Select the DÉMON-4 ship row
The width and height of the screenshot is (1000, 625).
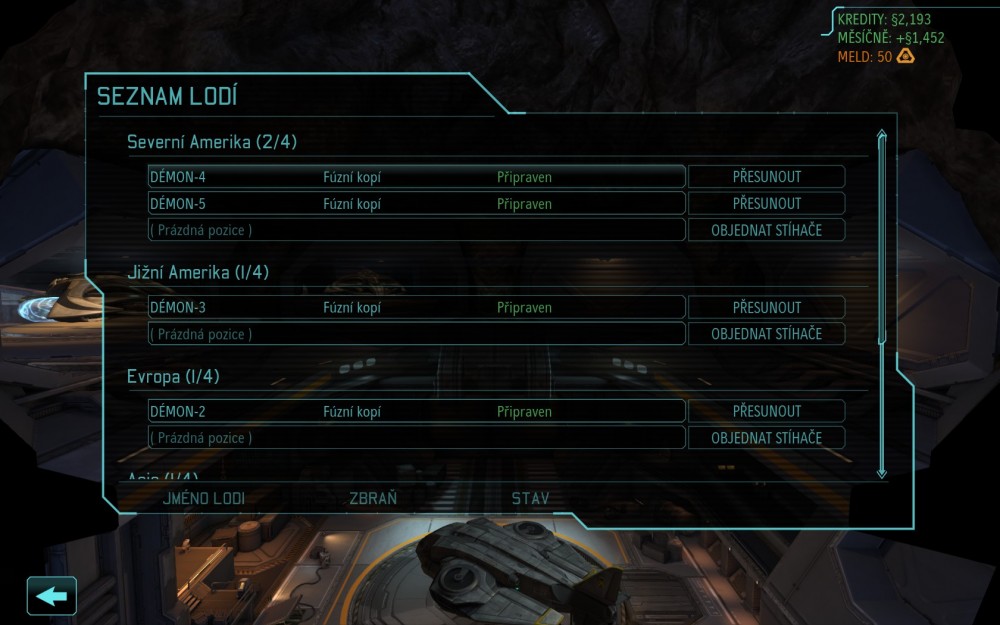(416, 177)
